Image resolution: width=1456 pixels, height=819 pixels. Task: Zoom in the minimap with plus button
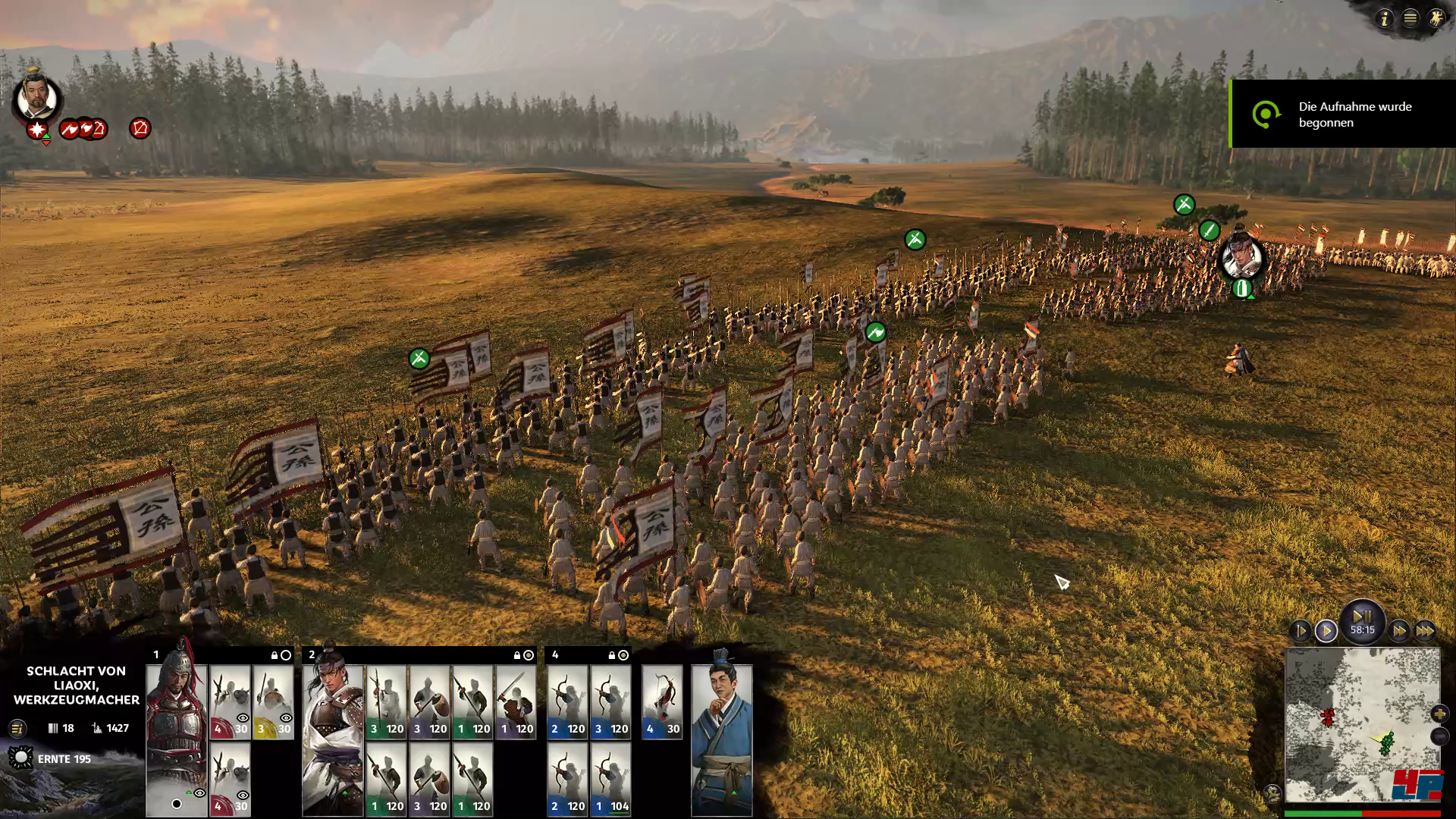click(x=1439, y=714)
